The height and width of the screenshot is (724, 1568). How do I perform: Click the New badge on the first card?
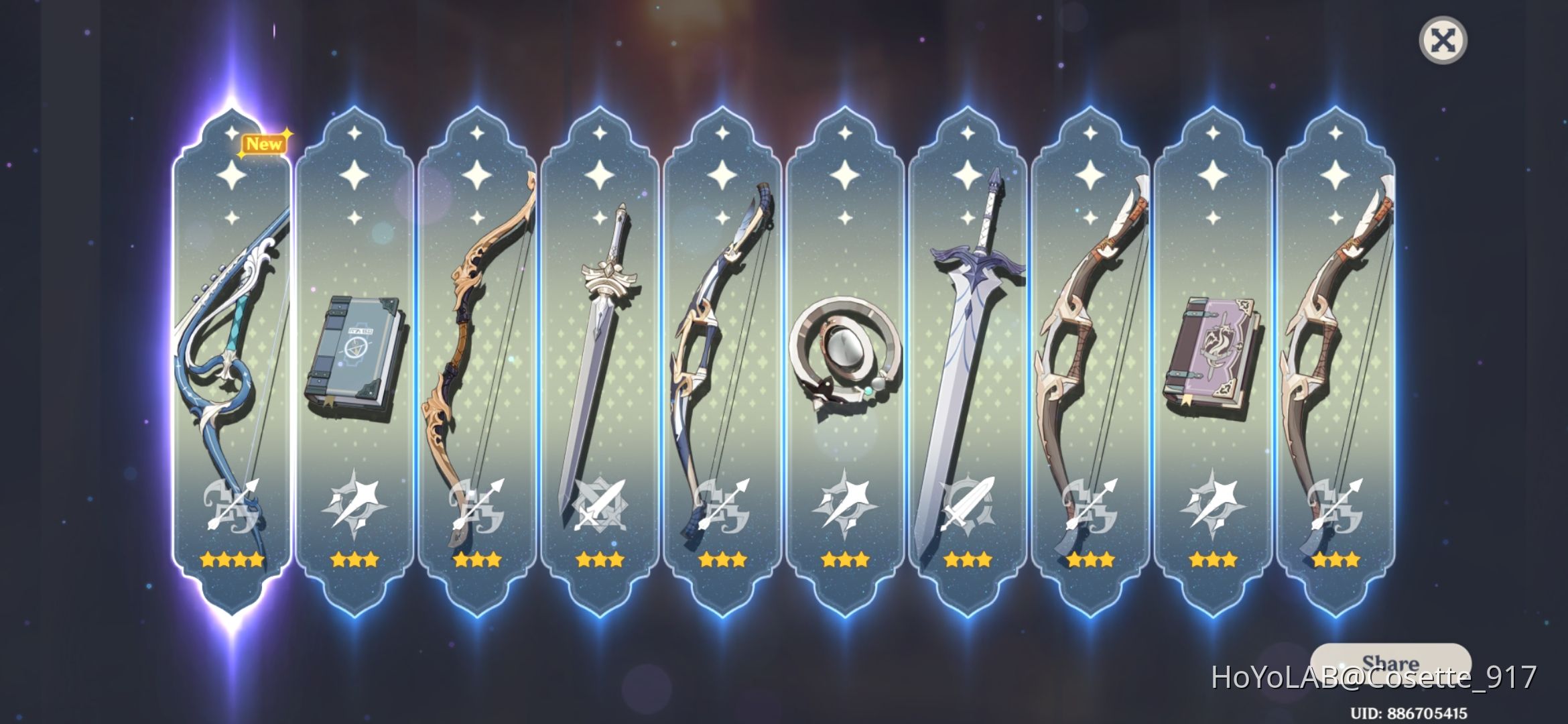click(264, 142)
